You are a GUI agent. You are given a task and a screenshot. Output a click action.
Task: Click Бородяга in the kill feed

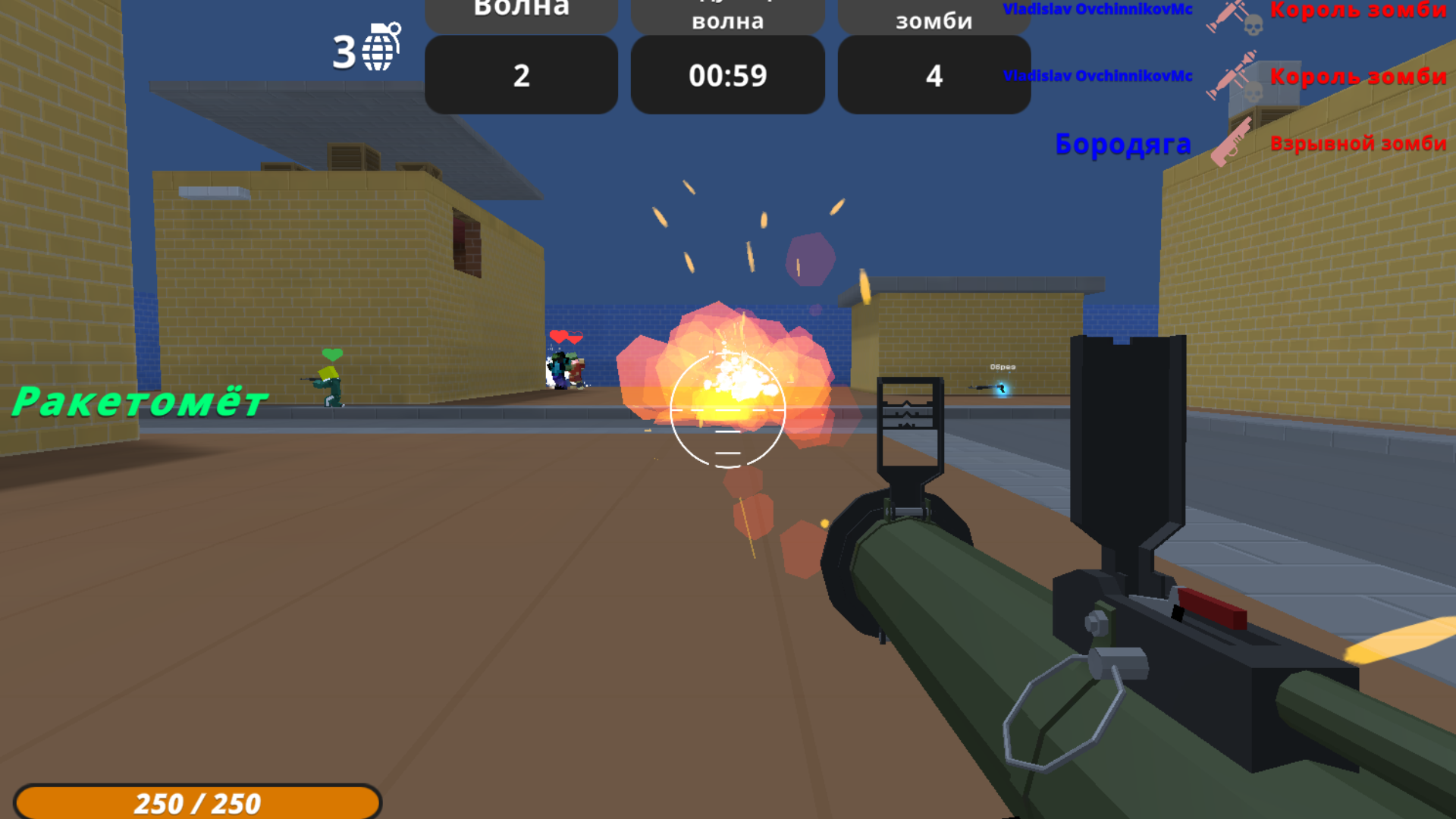pos(1124,143)
